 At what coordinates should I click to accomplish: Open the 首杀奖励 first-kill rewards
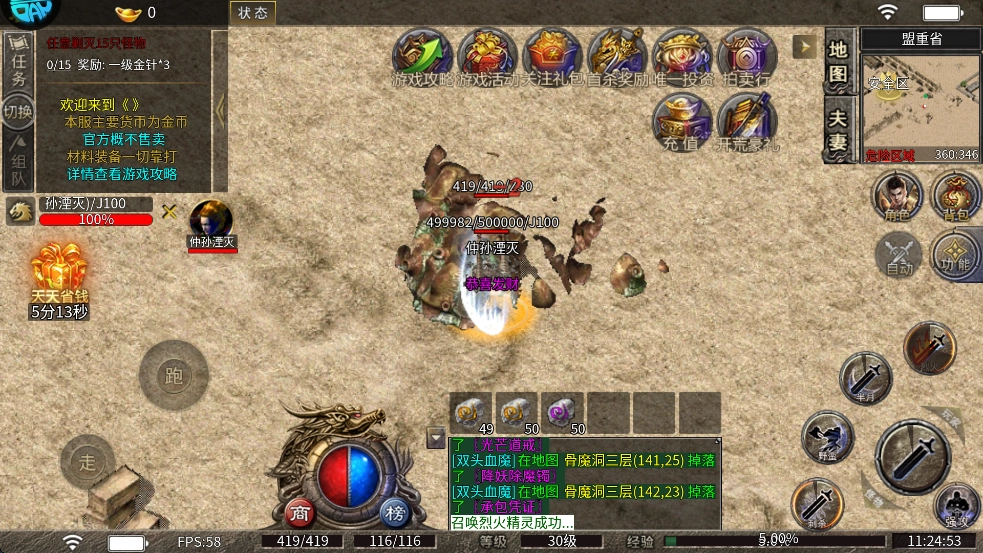tap(615, 55)
